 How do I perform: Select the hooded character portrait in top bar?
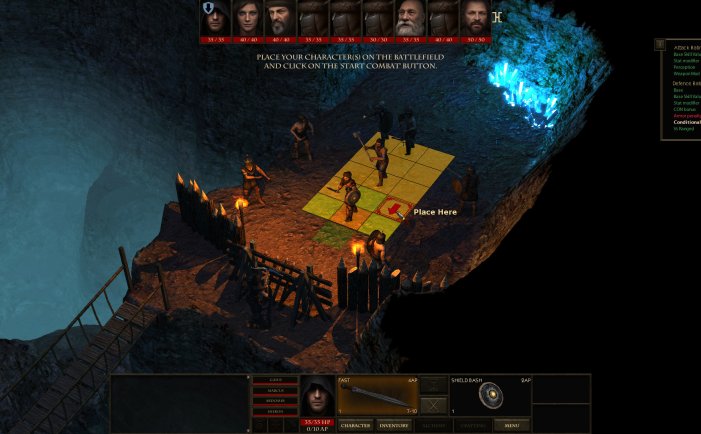(x=214, y=18)
